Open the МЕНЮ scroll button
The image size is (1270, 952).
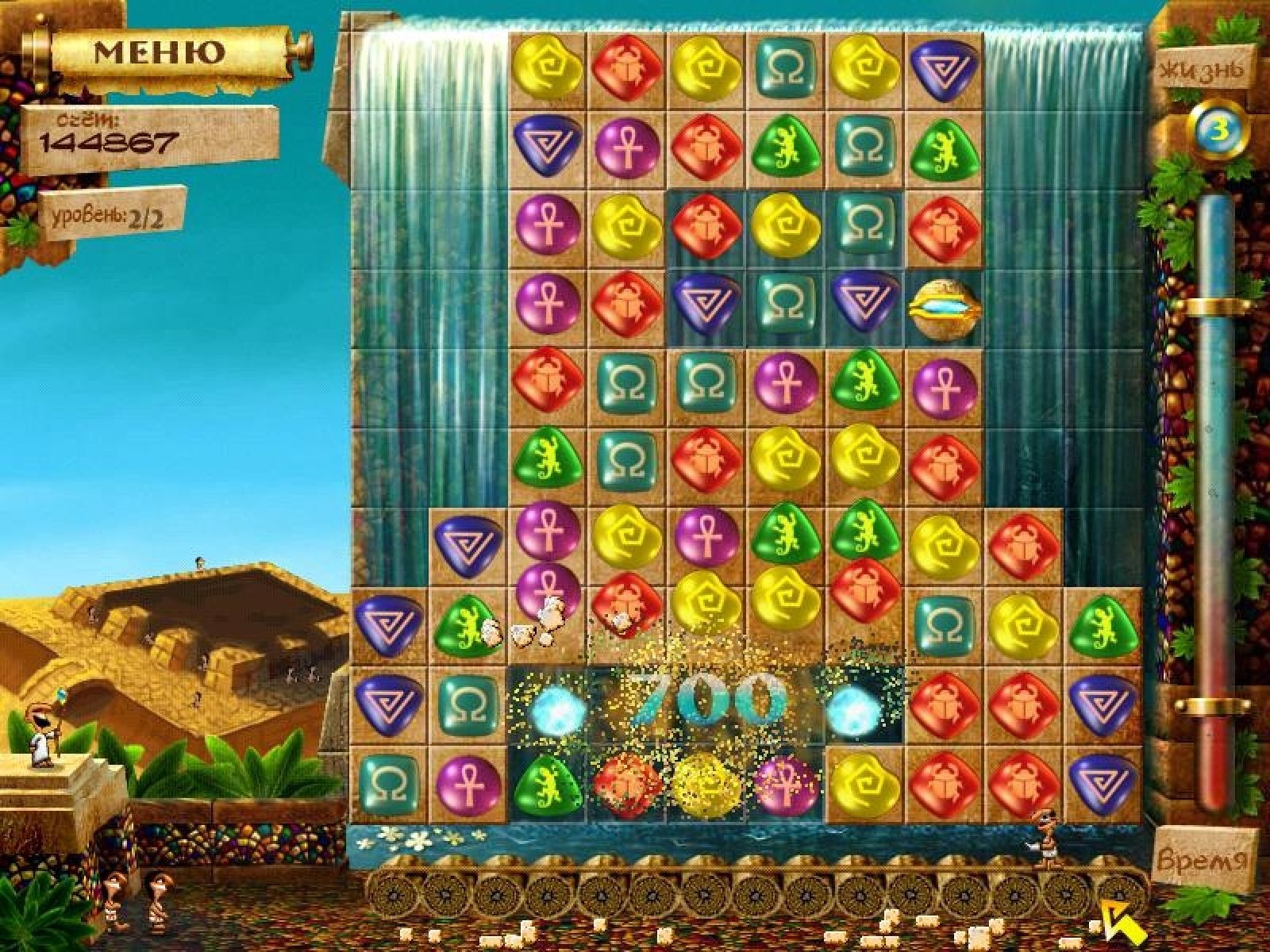pyautogui.click(x=160, y=53)
